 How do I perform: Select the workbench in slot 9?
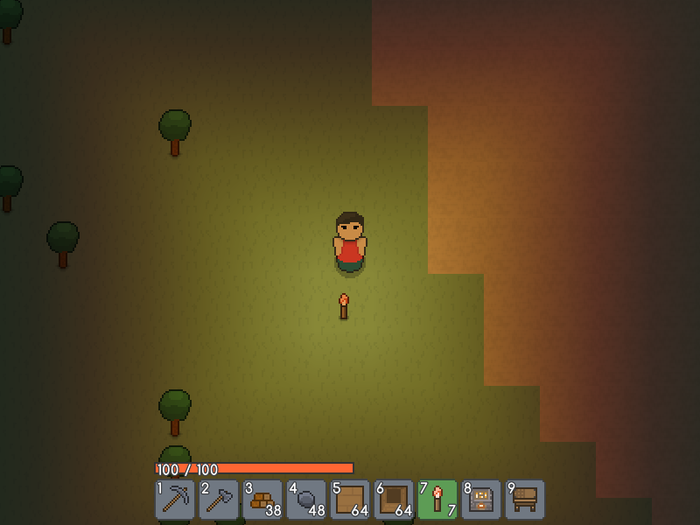coord(525,499)
